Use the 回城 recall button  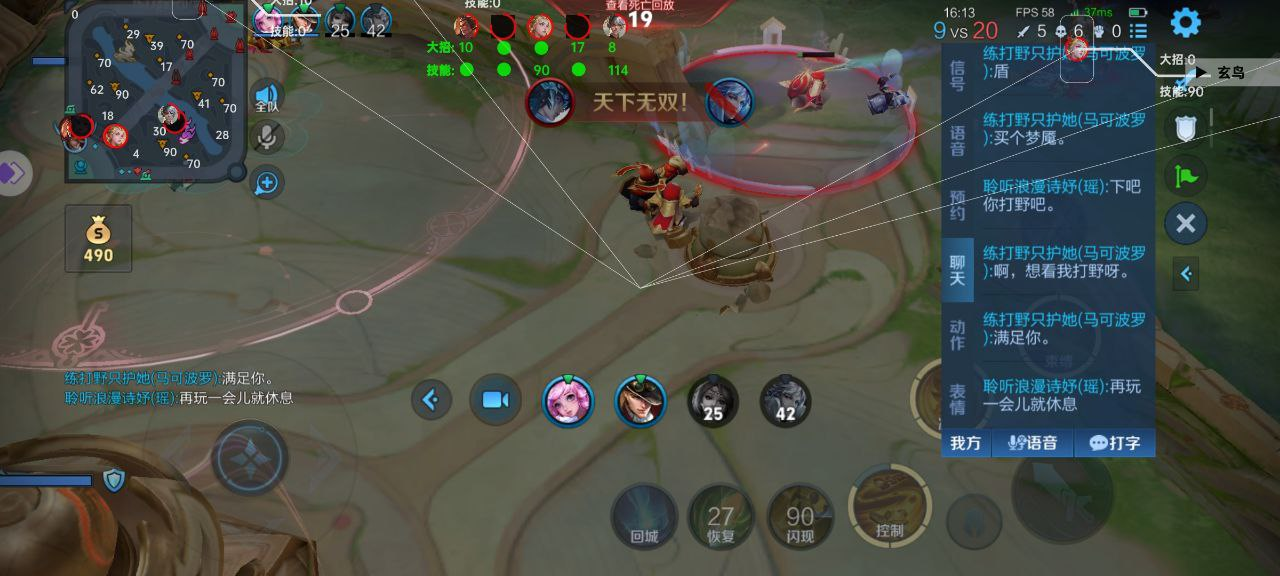pyautogui.click(x=644, y=517)
